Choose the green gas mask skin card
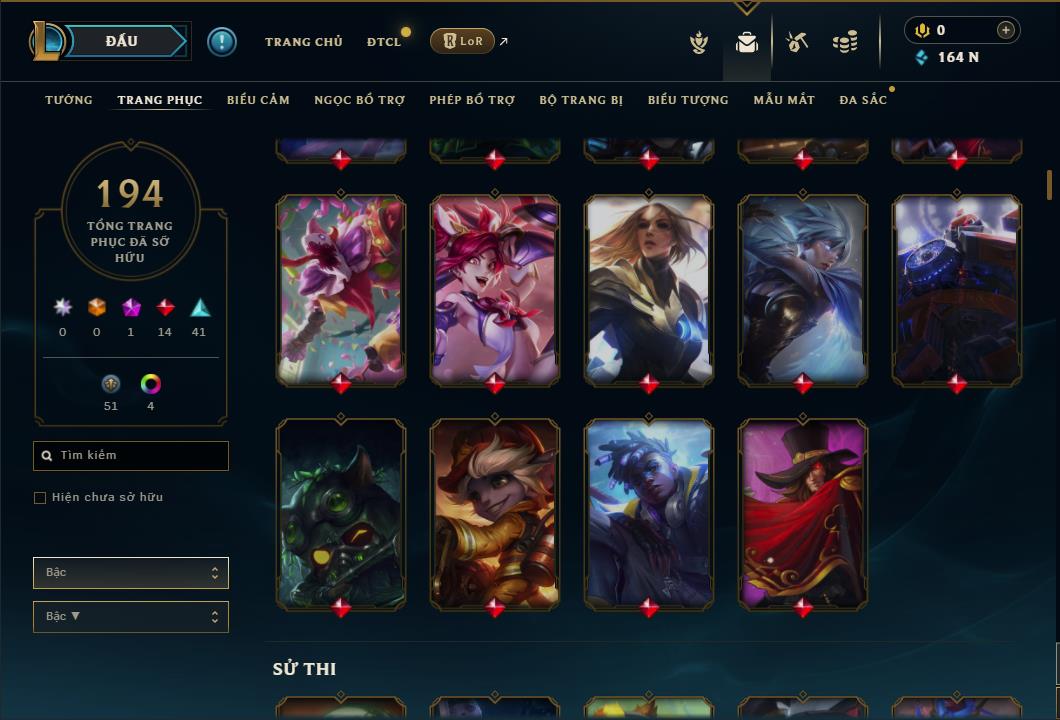 pyautogui.click(x=341, y=514)
